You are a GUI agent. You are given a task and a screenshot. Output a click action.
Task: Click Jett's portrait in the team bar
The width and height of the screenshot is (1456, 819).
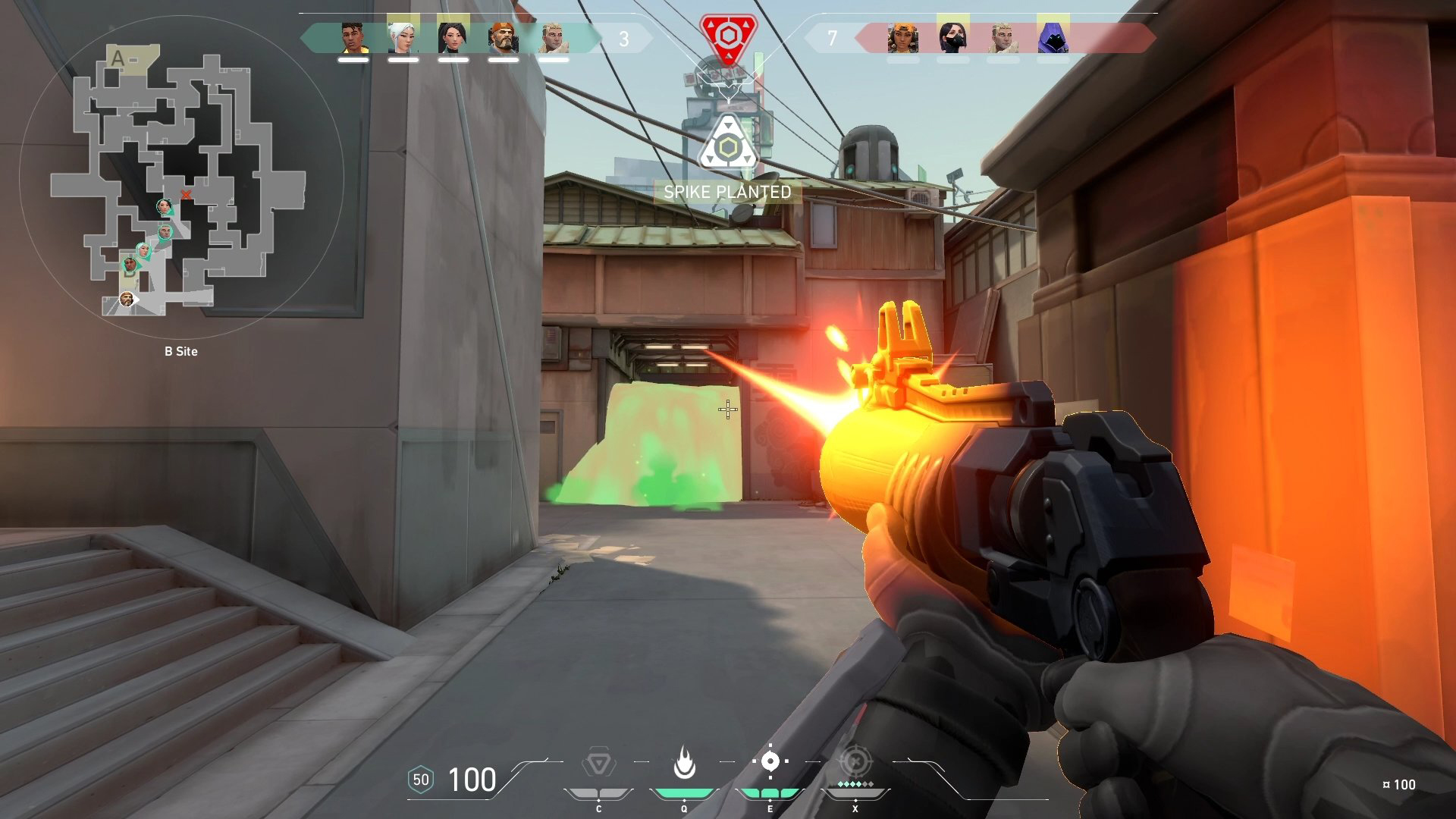(x=403, y=38)
